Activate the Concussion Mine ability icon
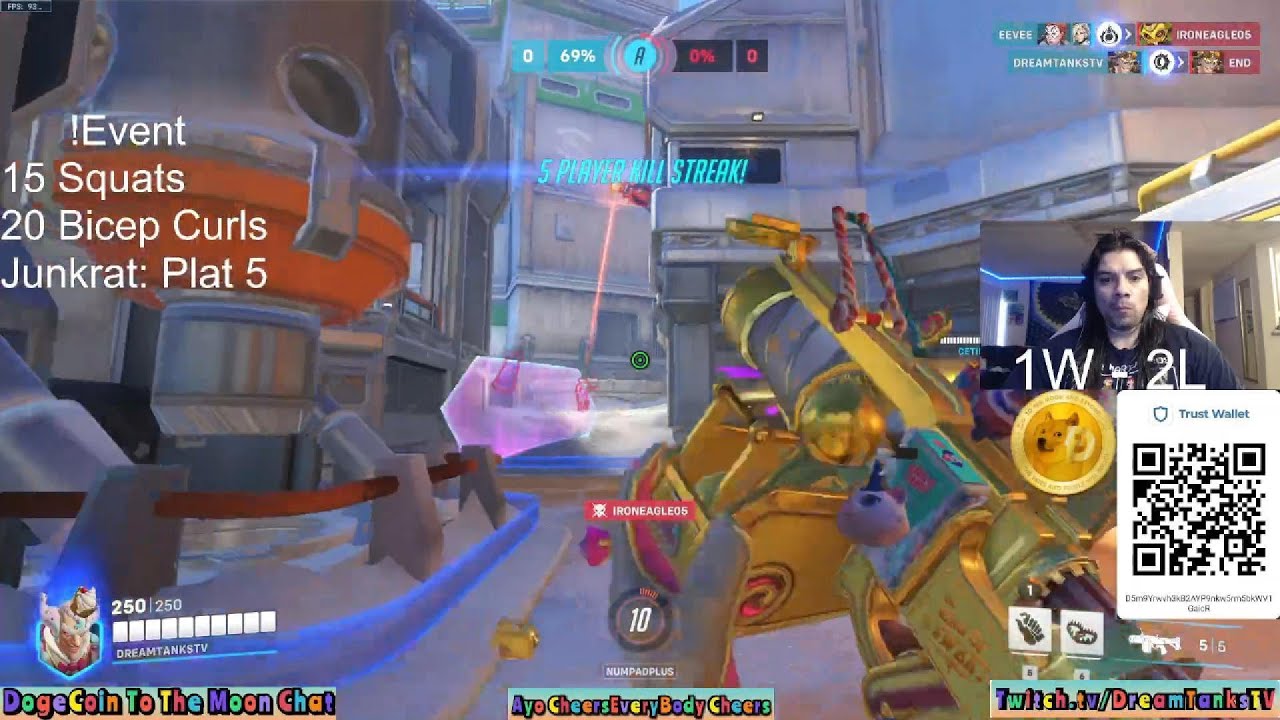The image size is (1280, 720). click(x=1030, y=630)
